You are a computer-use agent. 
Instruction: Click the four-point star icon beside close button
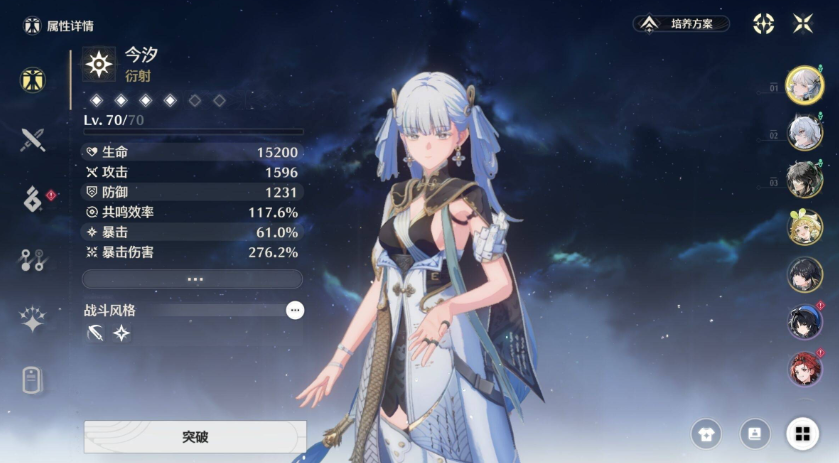point(764,23)
